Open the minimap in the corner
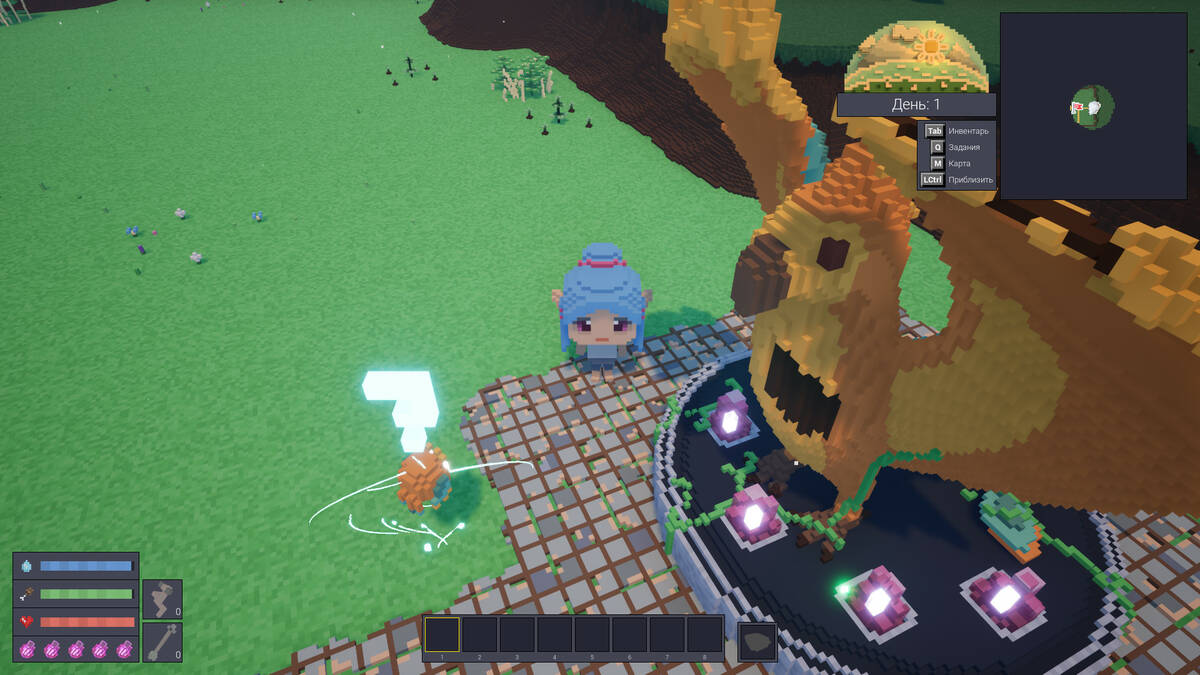This screenshot has height=675, width=1200. tap(1093, 105)
